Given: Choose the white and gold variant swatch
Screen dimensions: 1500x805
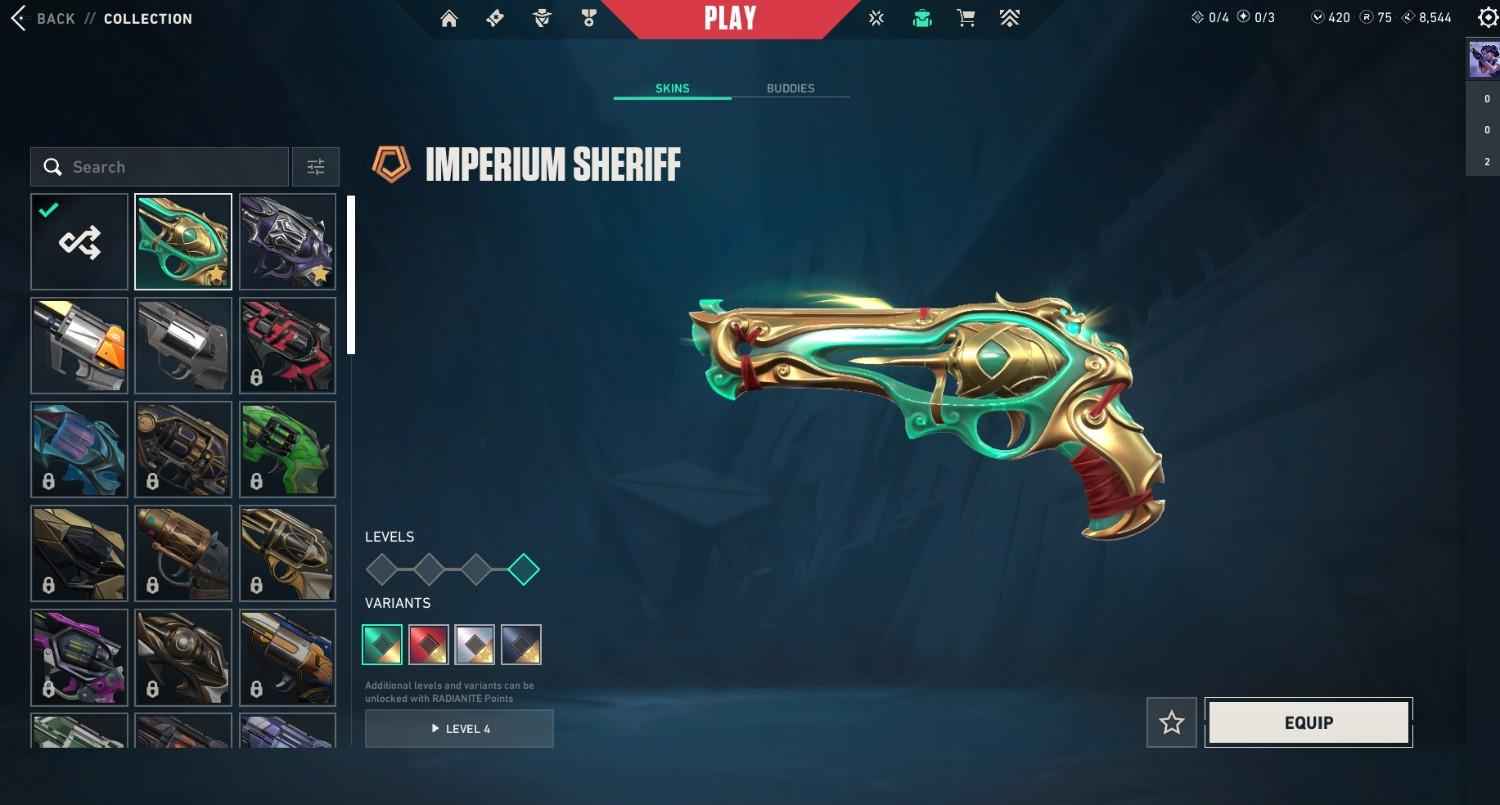Looking at the screenshot, I should tap(475, 645).
